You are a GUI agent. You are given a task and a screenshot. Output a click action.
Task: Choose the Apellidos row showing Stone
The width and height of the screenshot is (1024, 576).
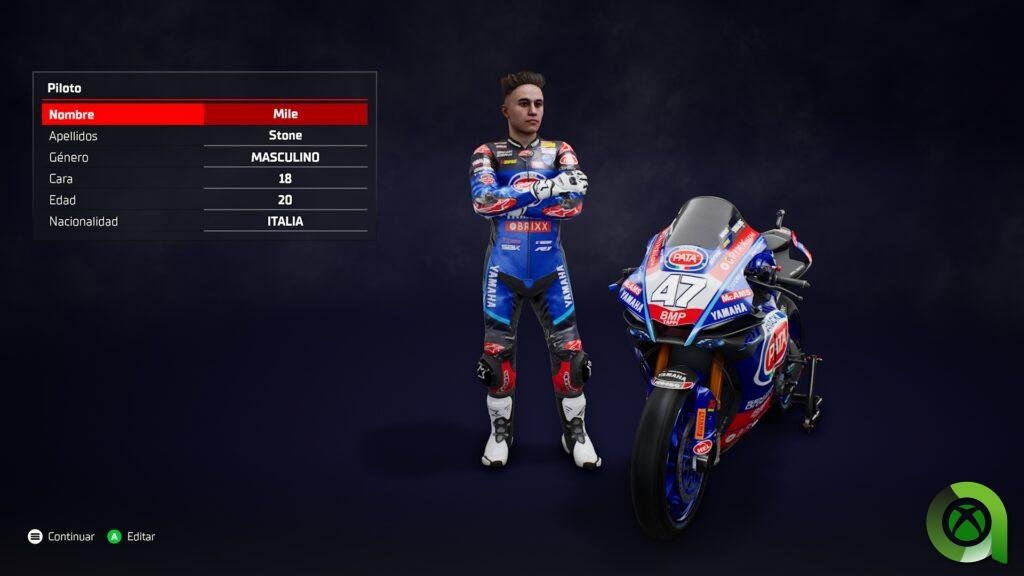coord(204,136)
